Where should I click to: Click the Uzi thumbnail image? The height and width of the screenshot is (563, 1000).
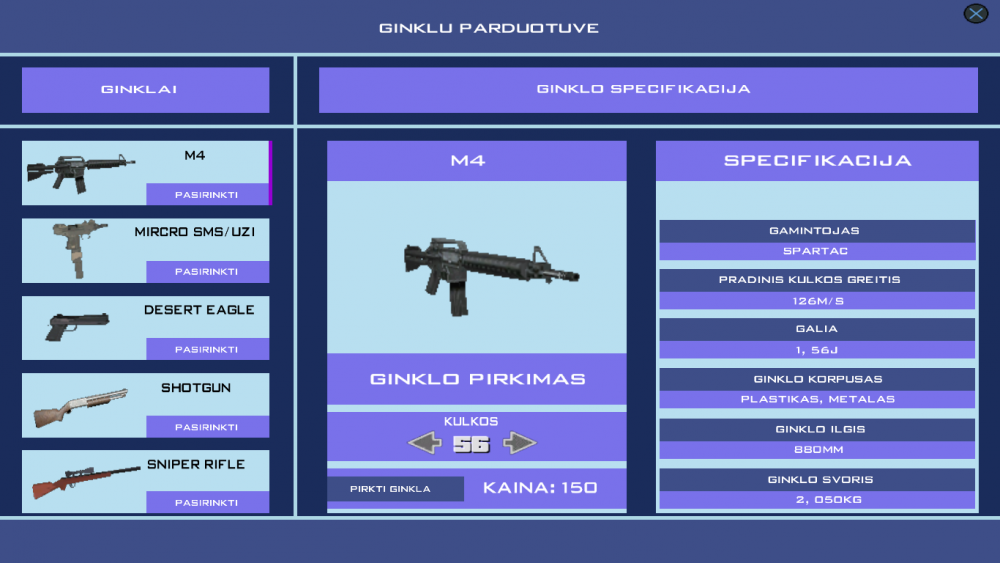coord(78,248)
